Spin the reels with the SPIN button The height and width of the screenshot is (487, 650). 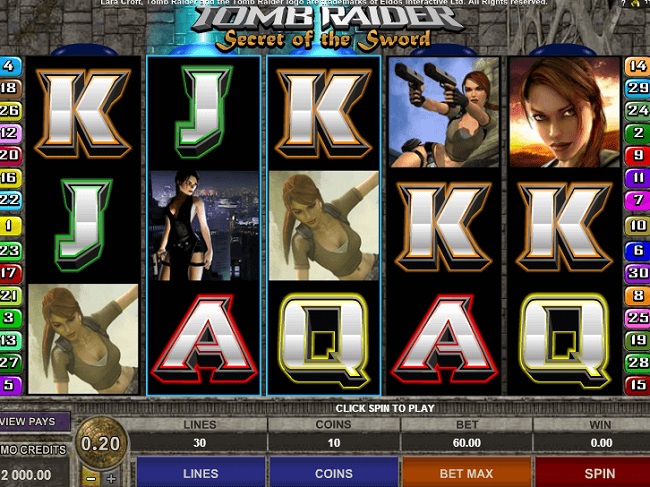click(598, 472)
